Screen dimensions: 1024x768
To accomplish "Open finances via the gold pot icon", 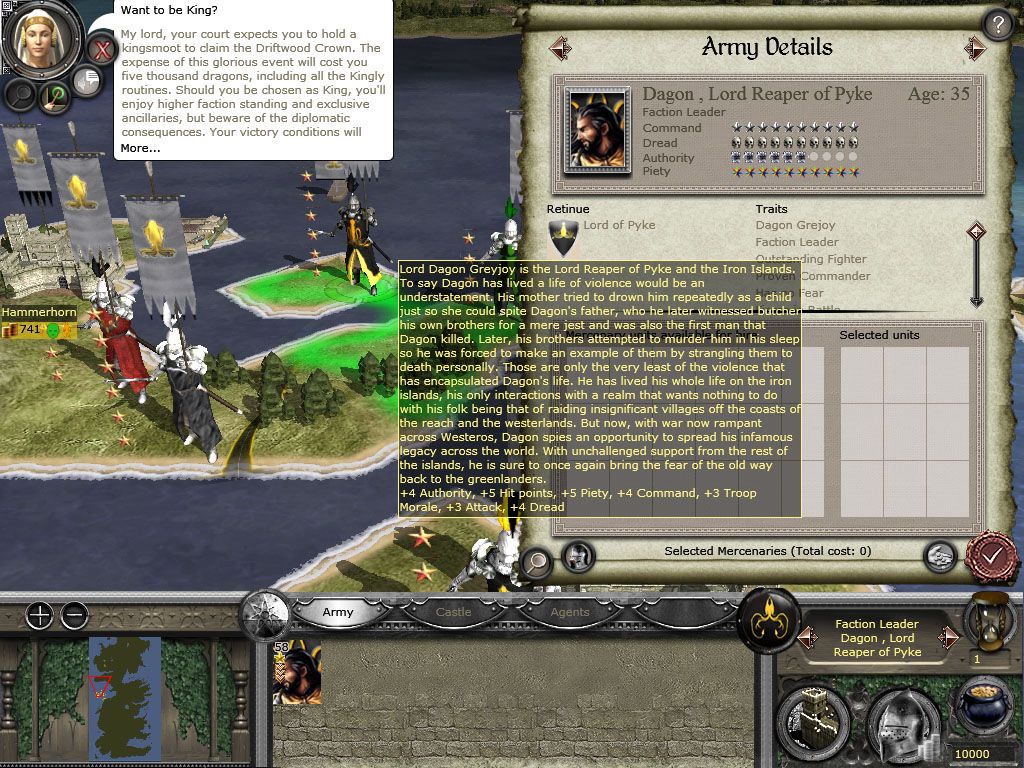I will point(980,710).
